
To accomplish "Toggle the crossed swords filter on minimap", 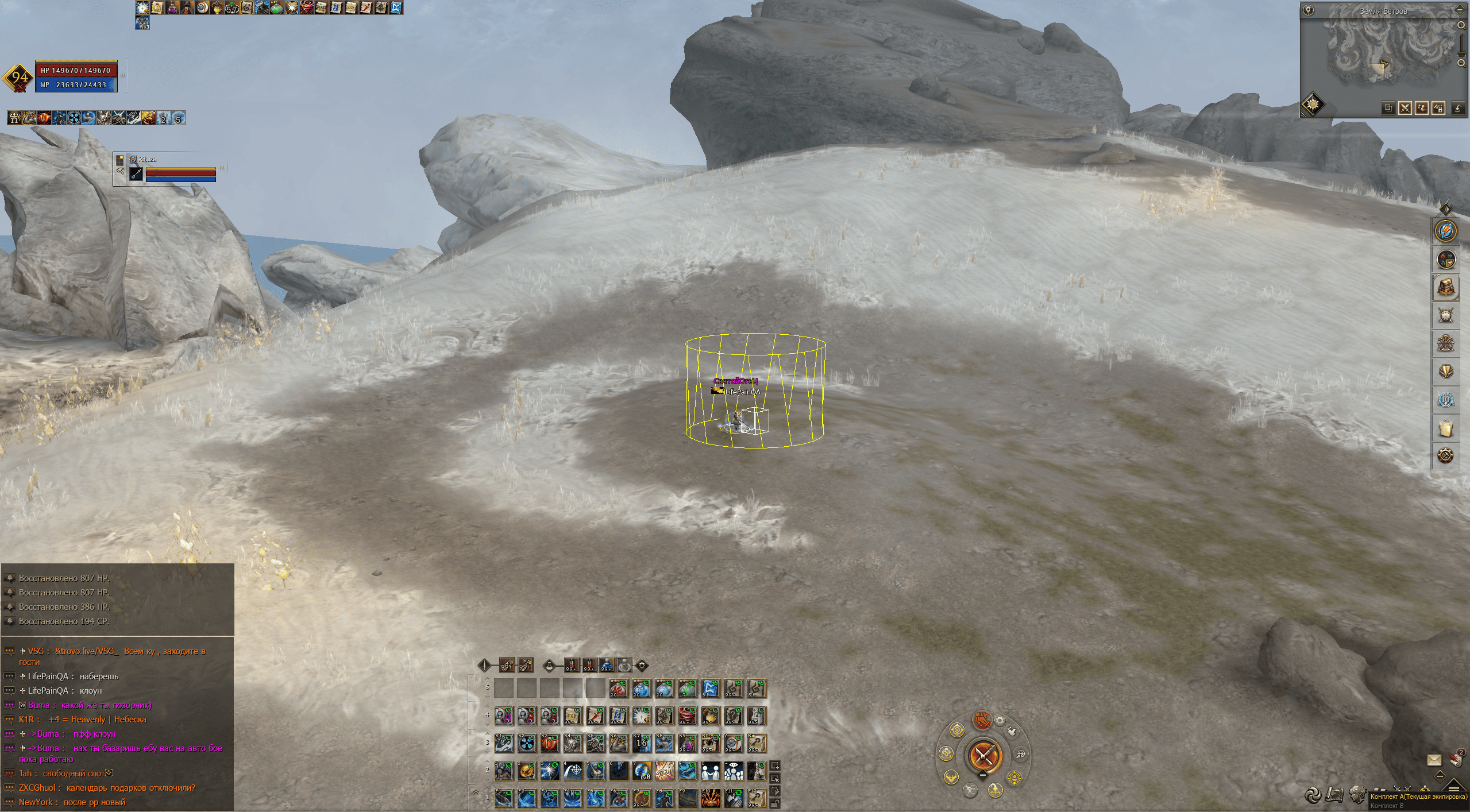I will [1405, 109].
